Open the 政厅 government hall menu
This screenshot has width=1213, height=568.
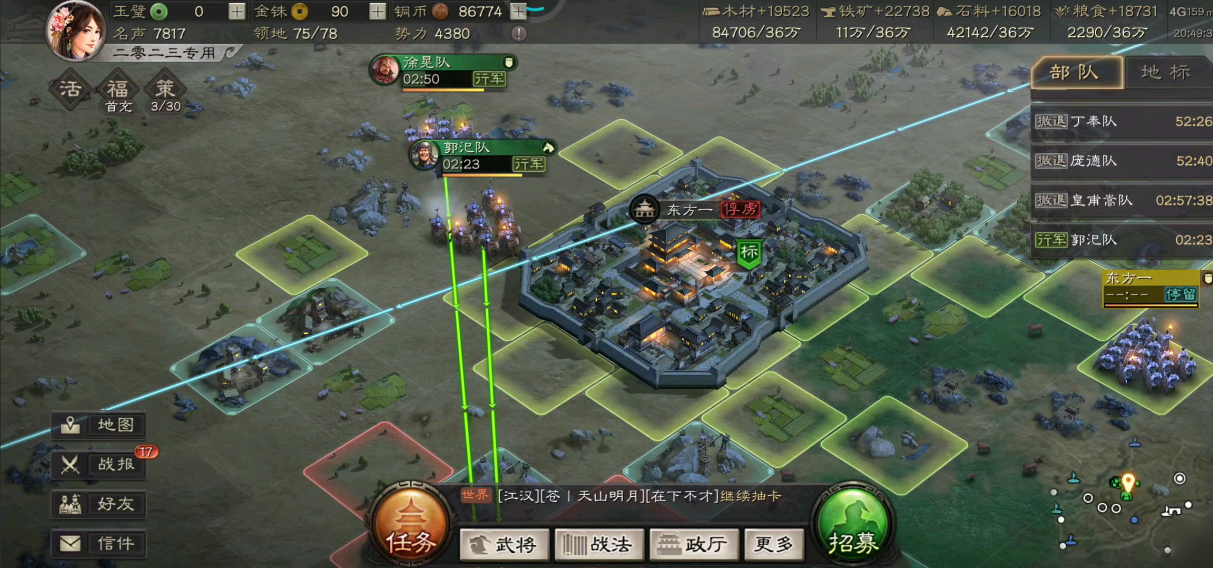coord(693,544)
